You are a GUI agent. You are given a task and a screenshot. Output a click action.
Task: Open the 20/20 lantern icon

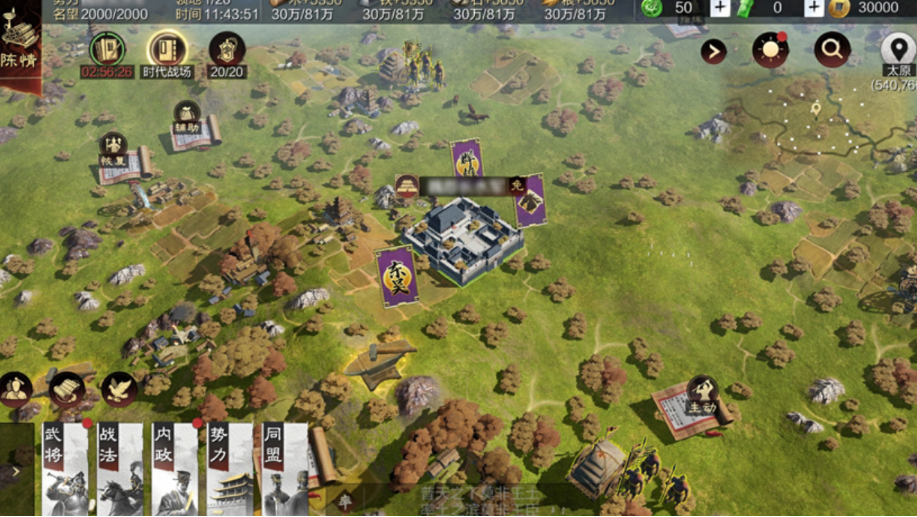(227, 51)
